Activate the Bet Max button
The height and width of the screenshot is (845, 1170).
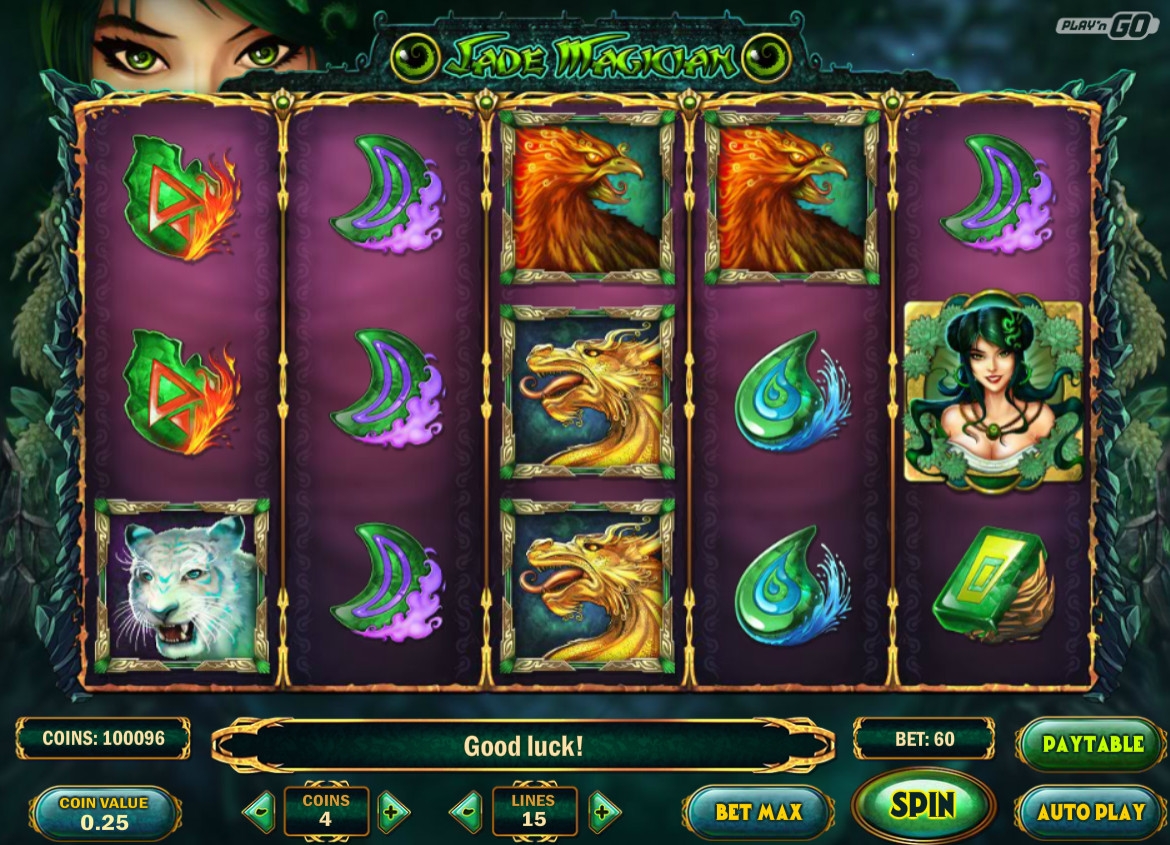pyautogui.click(x=758, y=811)
